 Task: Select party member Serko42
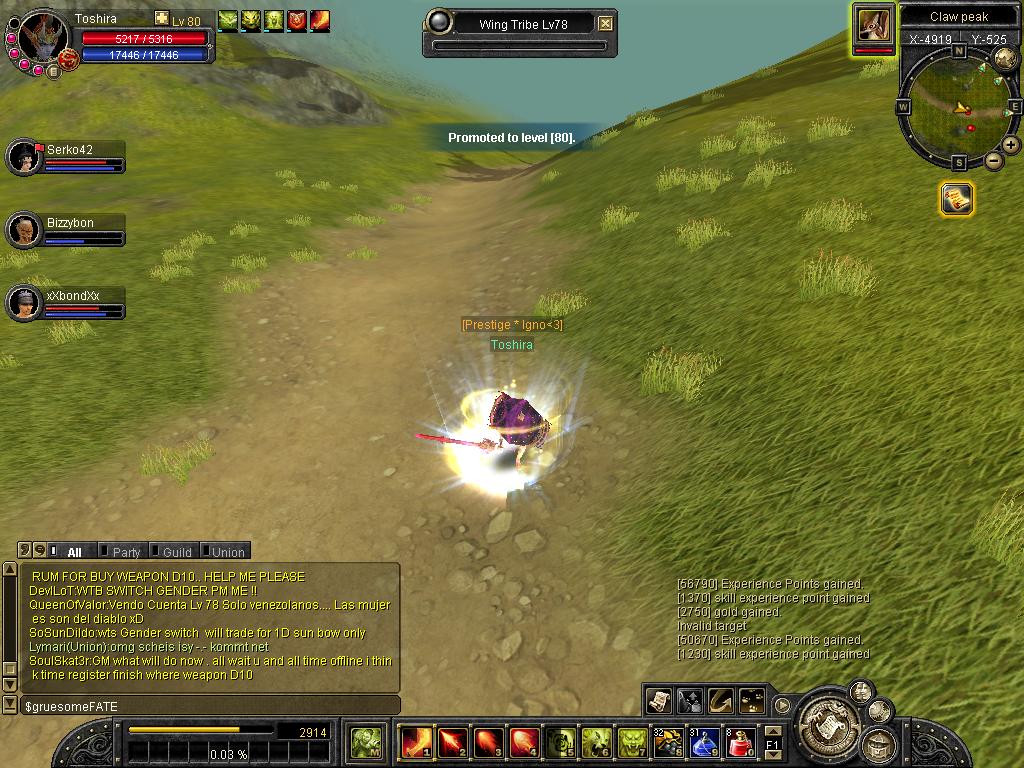coord(26,157)
